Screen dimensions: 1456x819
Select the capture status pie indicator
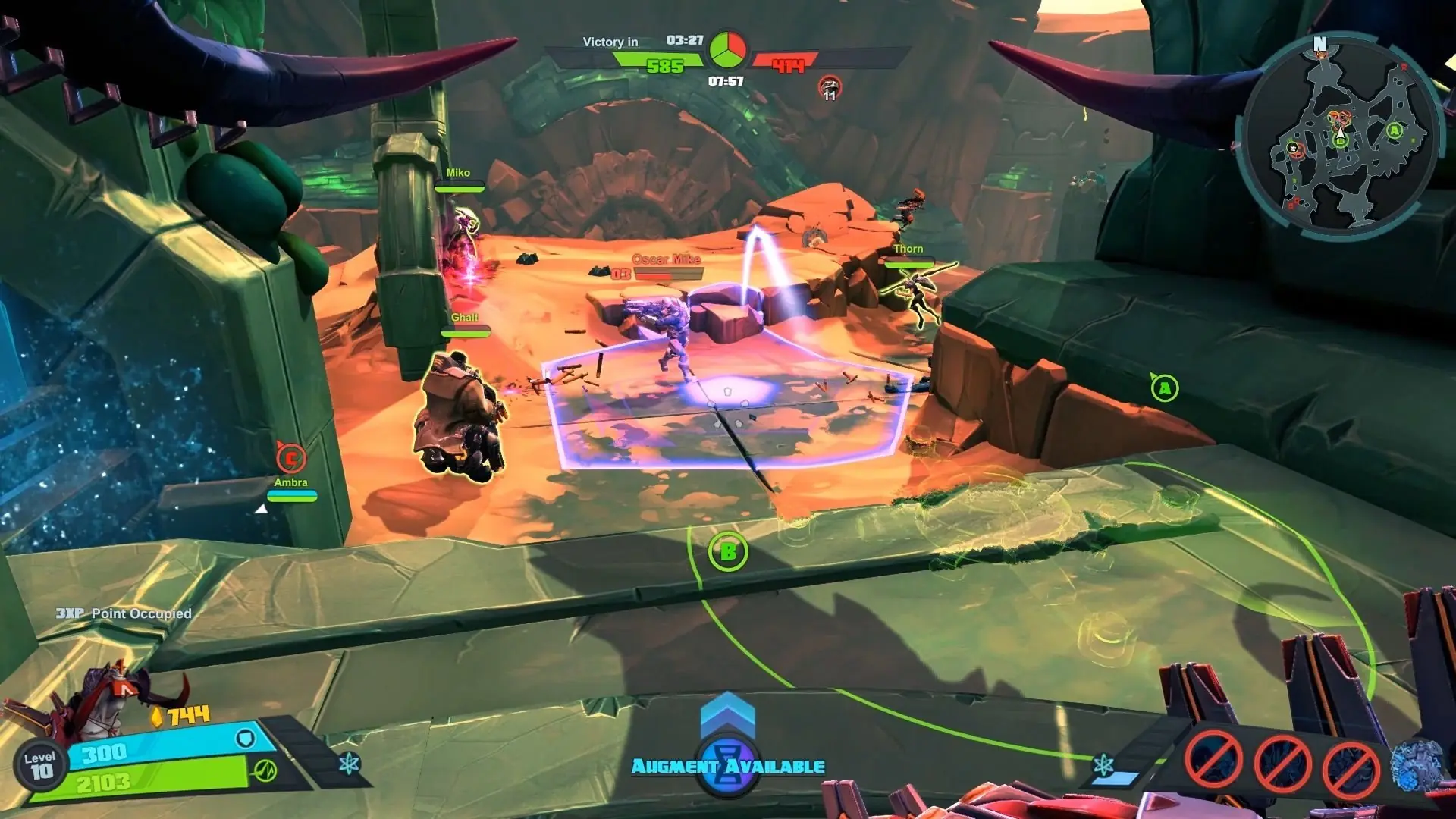(727, 50)
